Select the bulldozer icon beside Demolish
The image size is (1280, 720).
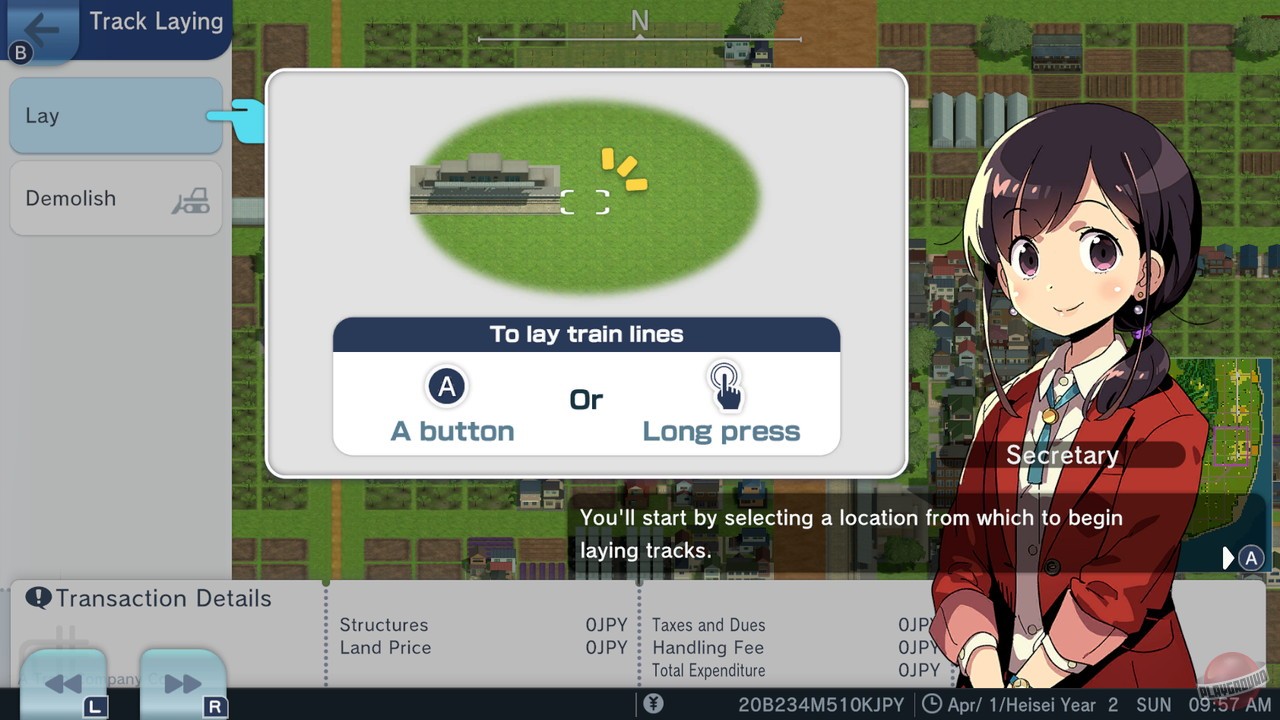(x=190, y=199)
